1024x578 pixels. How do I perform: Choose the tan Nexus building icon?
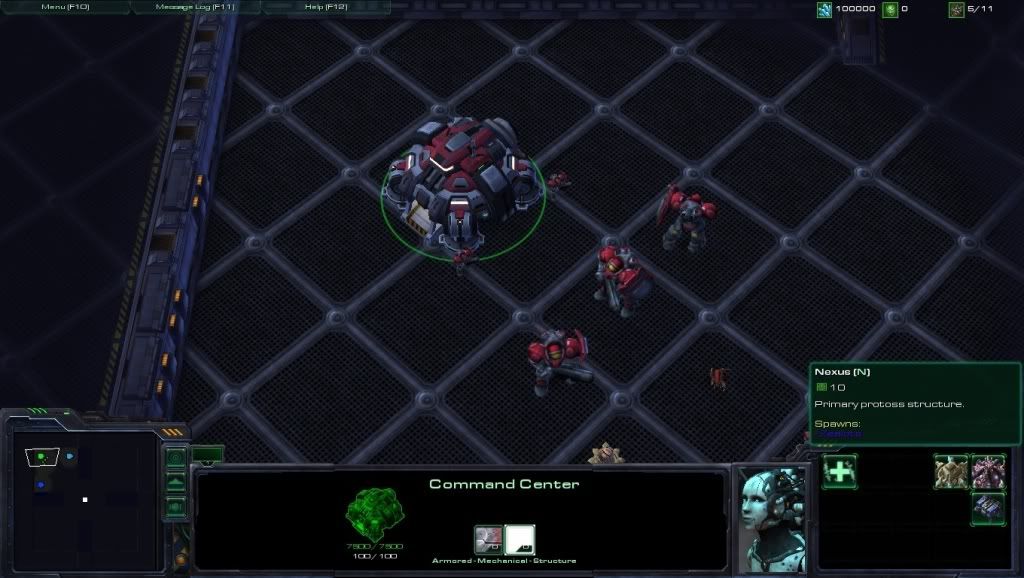click(x=951, y=472)
